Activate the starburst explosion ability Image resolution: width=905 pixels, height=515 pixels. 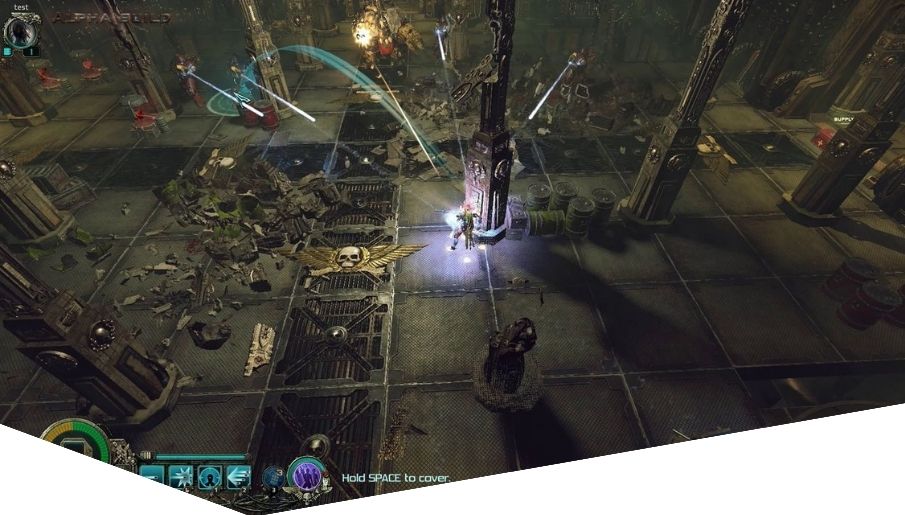point(181,477)
